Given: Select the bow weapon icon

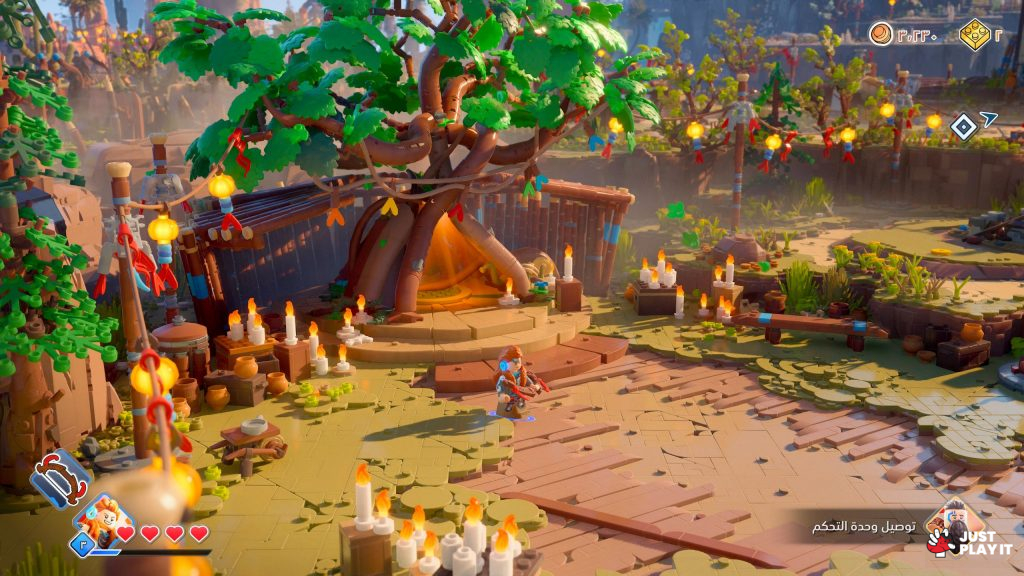Looking at the screenshot, I should (x=59, y=477).
